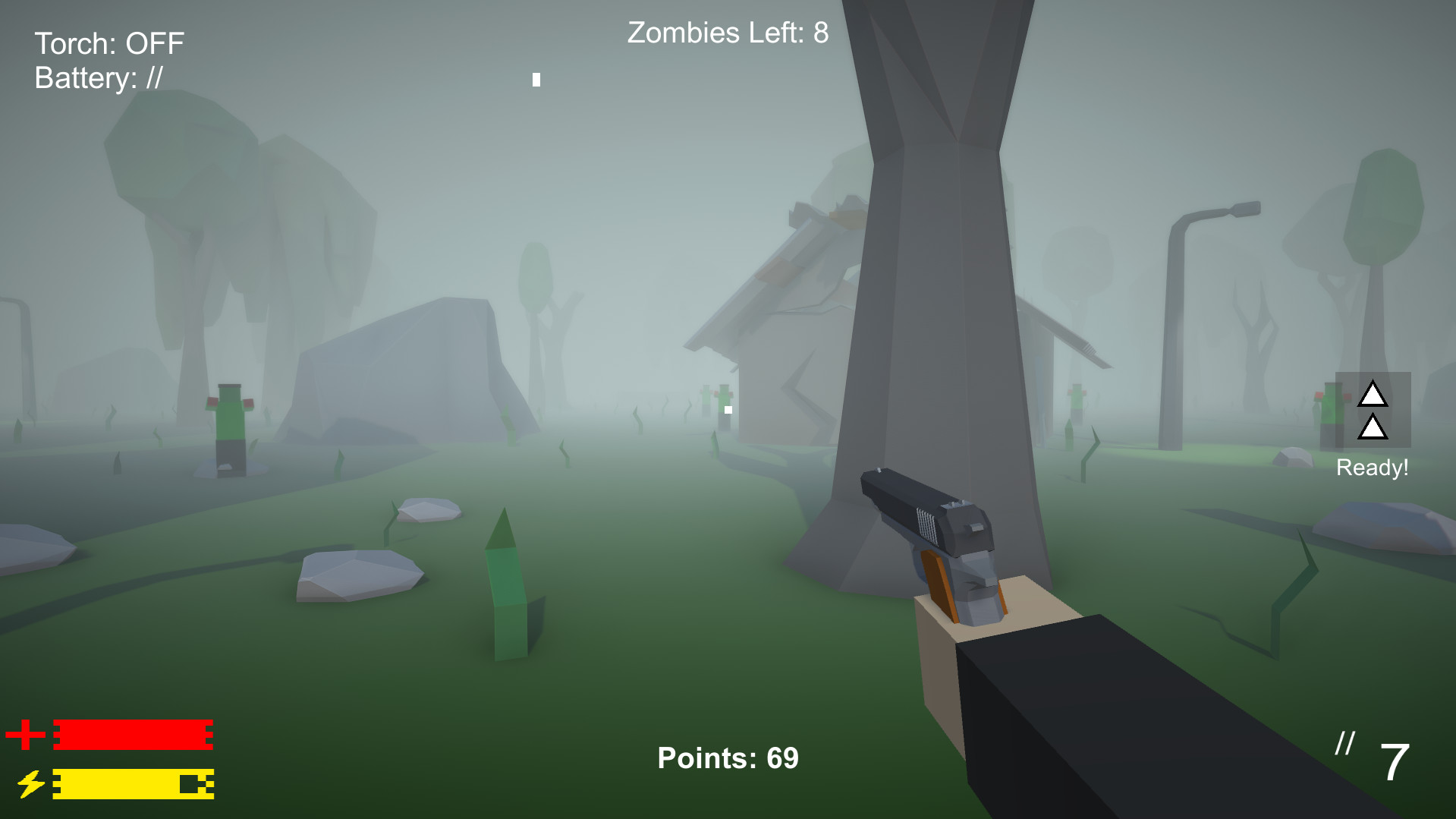This screenshot has width=1456, height=819.
Task: Click the Ready! text label
Action: 1371,467
